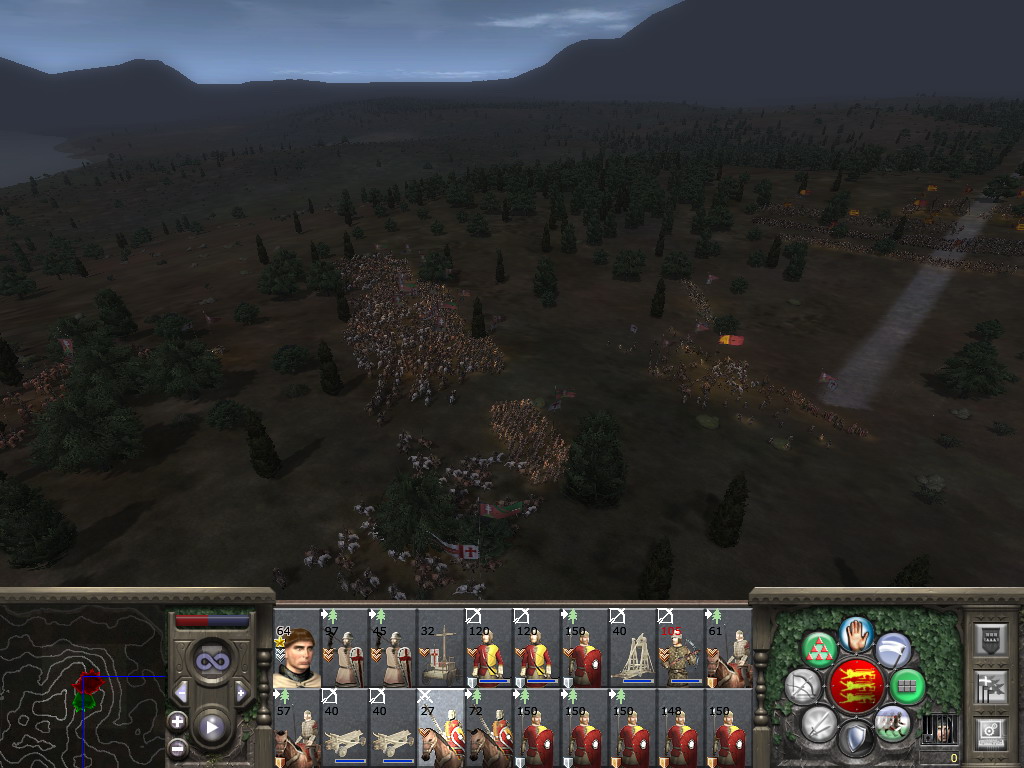Toggle run mode with the running soldier icon

point(892,723)
